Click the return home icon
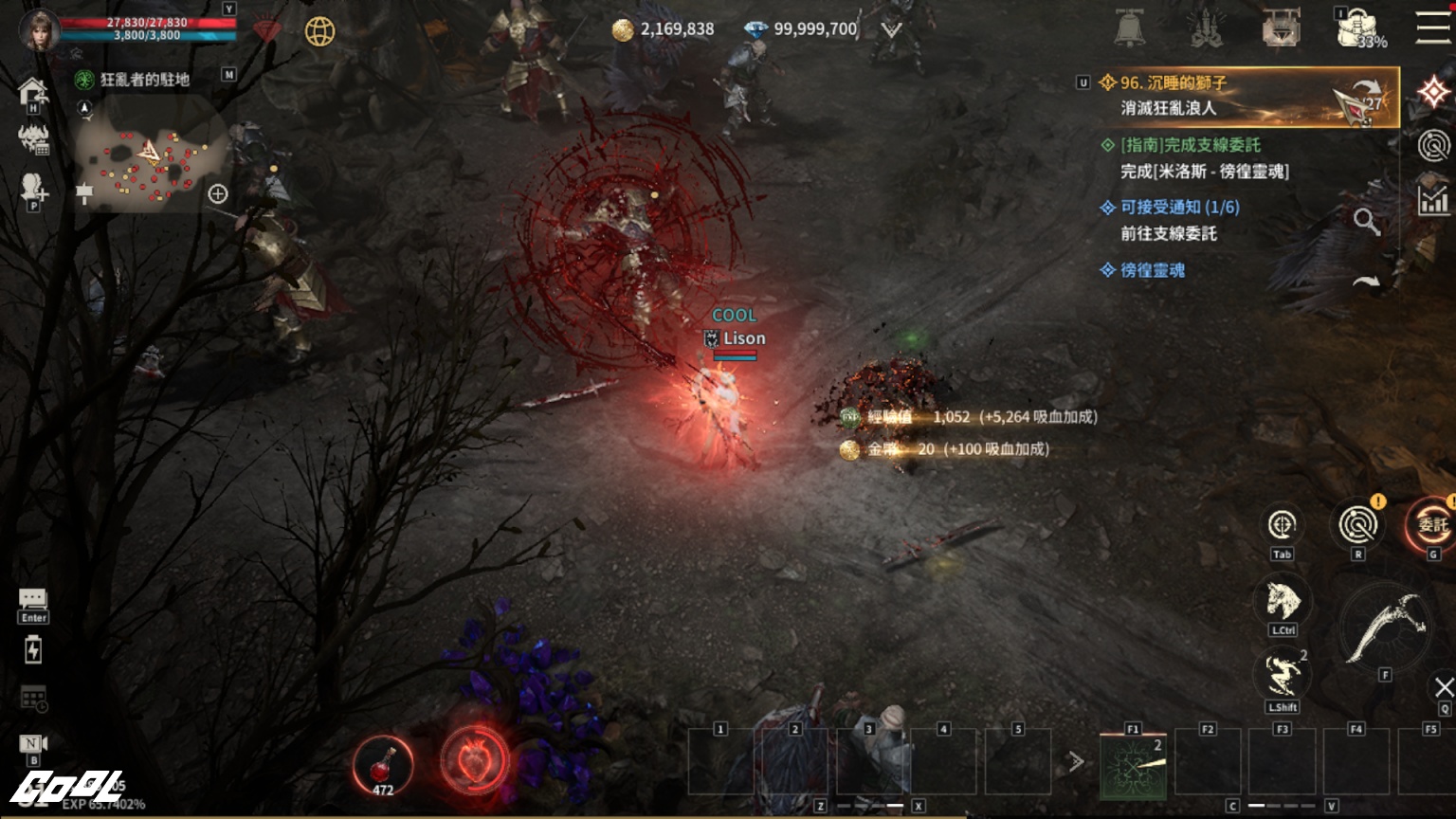 32,92
